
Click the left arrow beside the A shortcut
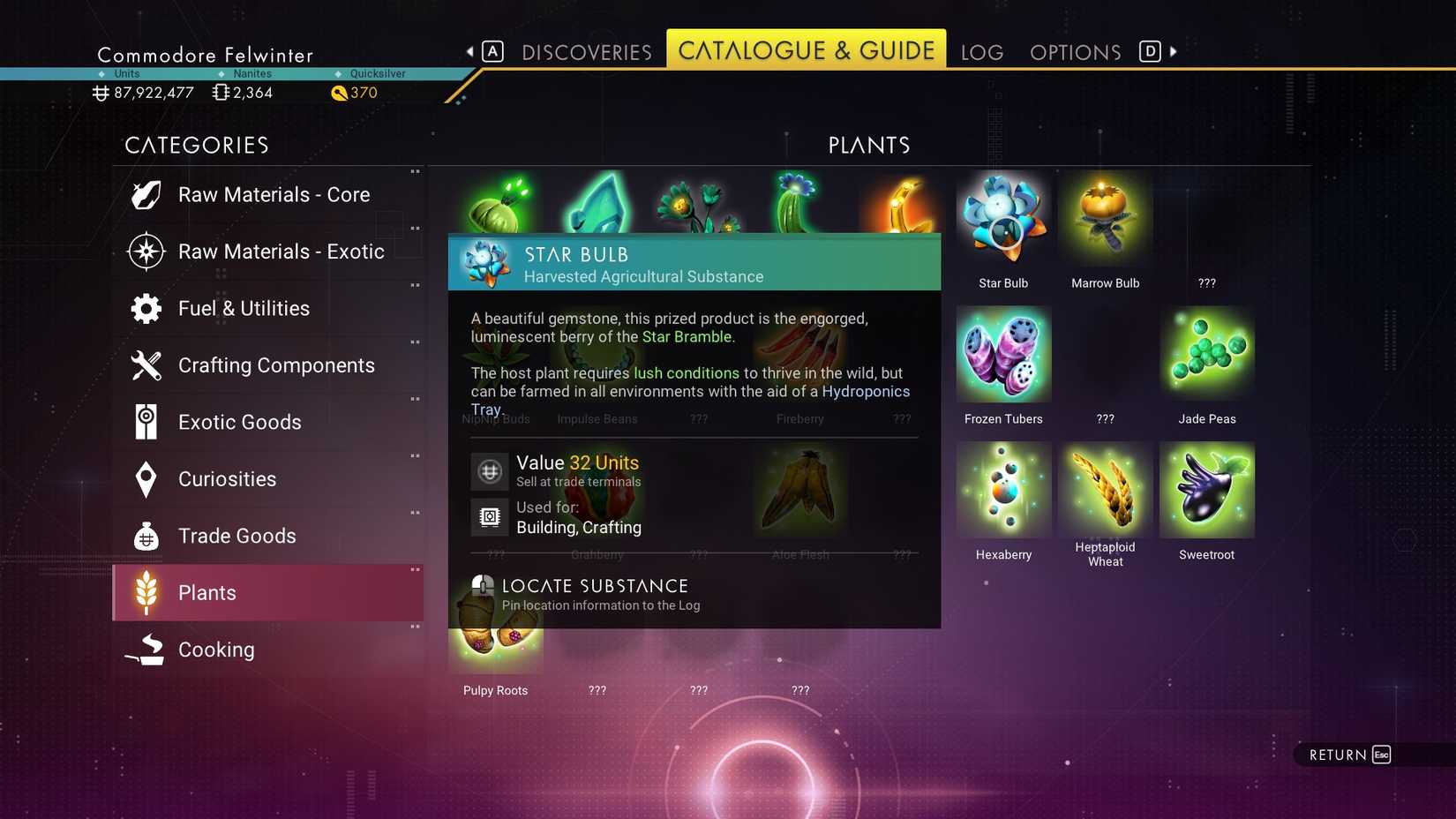click(470, 51)
